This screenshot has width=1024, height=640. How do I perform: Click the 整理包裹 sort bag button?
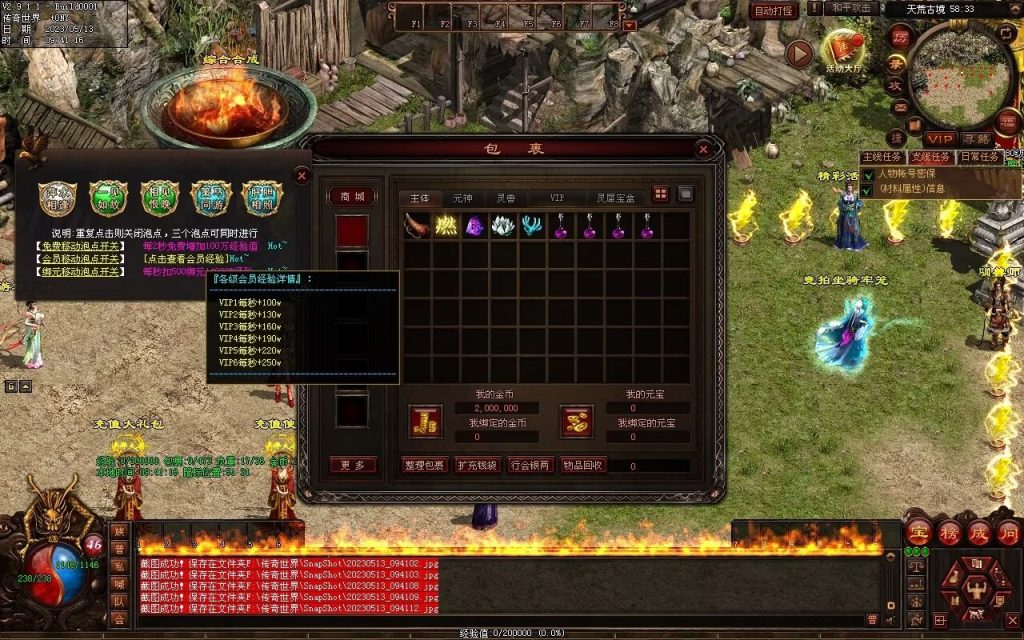click(424, 465)
